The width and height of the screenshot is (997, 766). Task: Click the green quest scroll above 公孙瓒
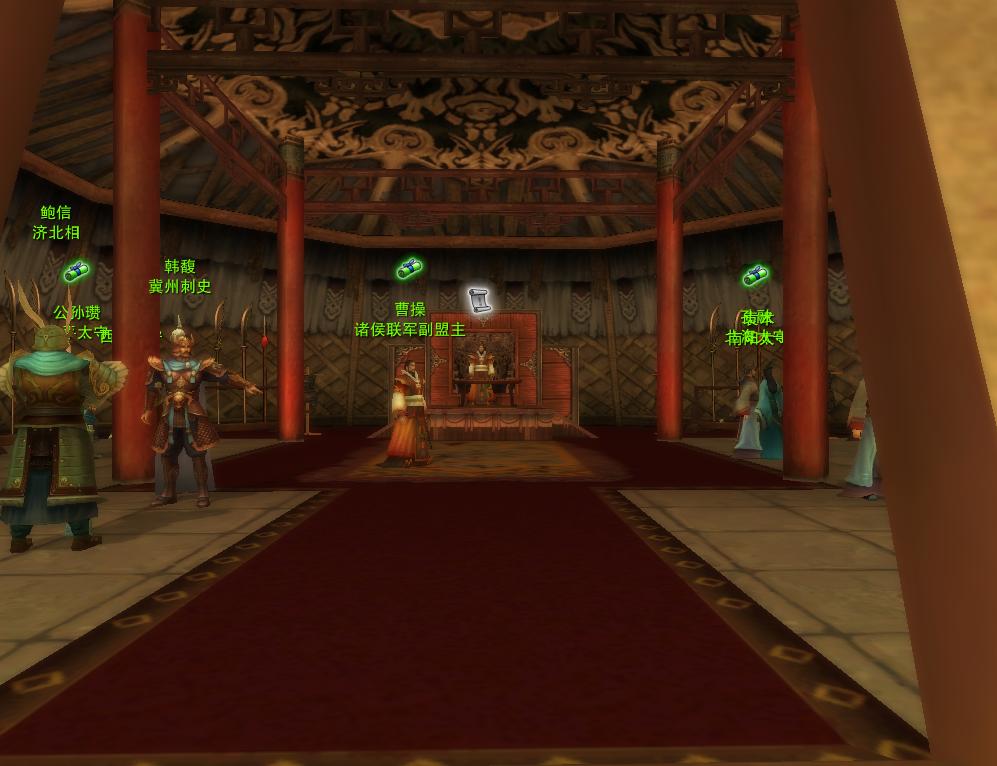coord(76,271)
